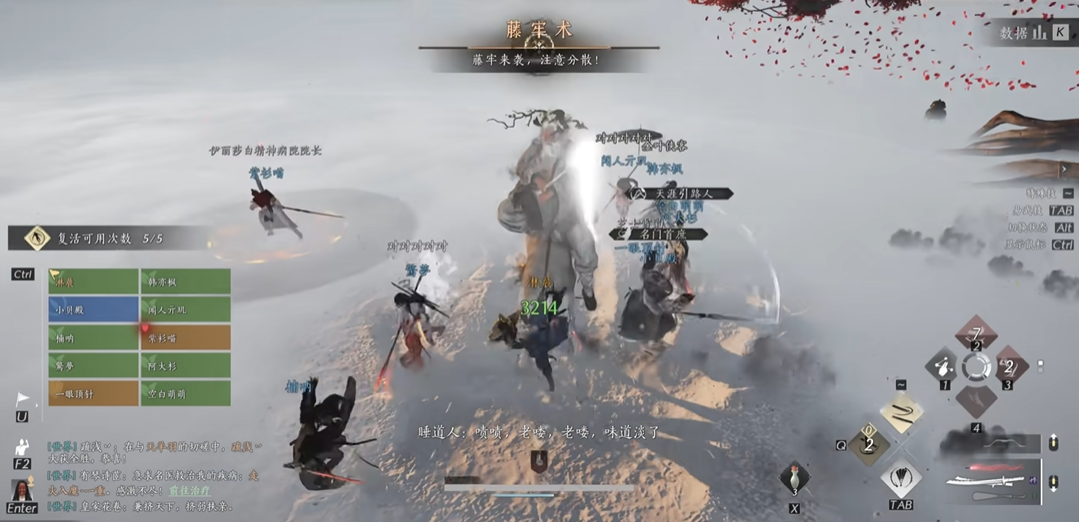
Task: Use the healing gourd item
Action: pyautogui.click(x=794, y=476)
